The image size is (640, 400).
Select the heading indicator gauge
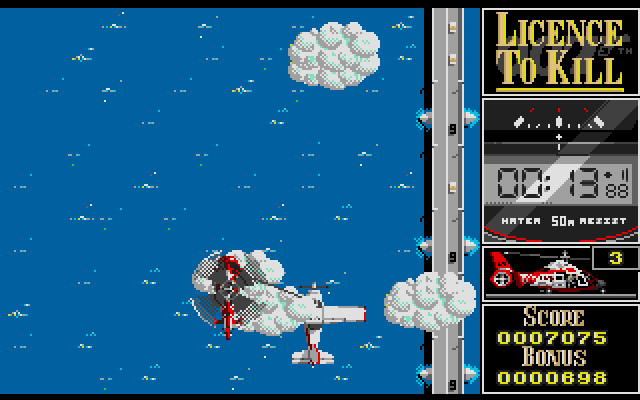click(558, 125)
